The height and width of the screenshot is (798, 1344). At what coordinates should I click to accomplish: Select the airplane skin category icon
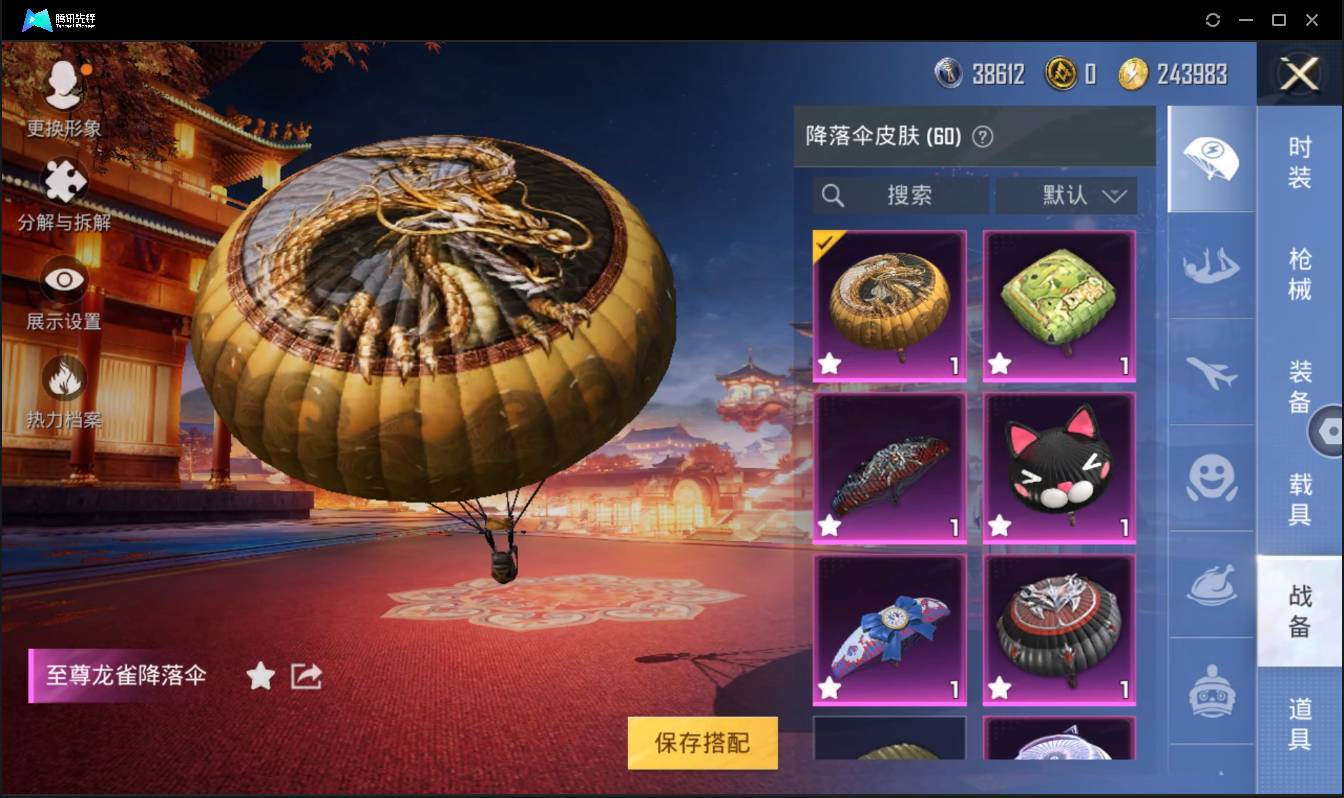(1211, 373)
